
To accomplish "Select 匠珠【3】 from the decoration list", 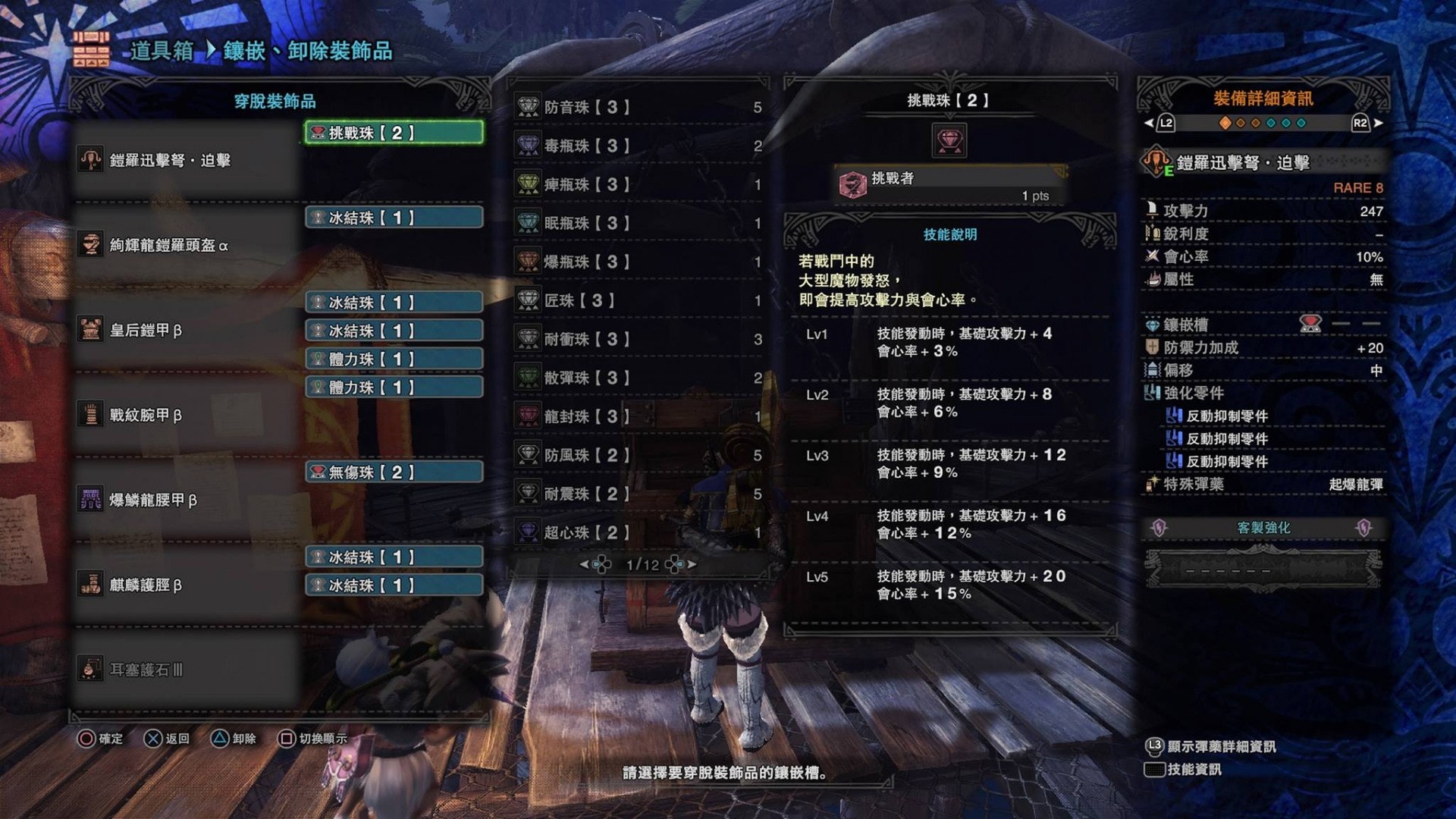I will [x=637, y=301].
